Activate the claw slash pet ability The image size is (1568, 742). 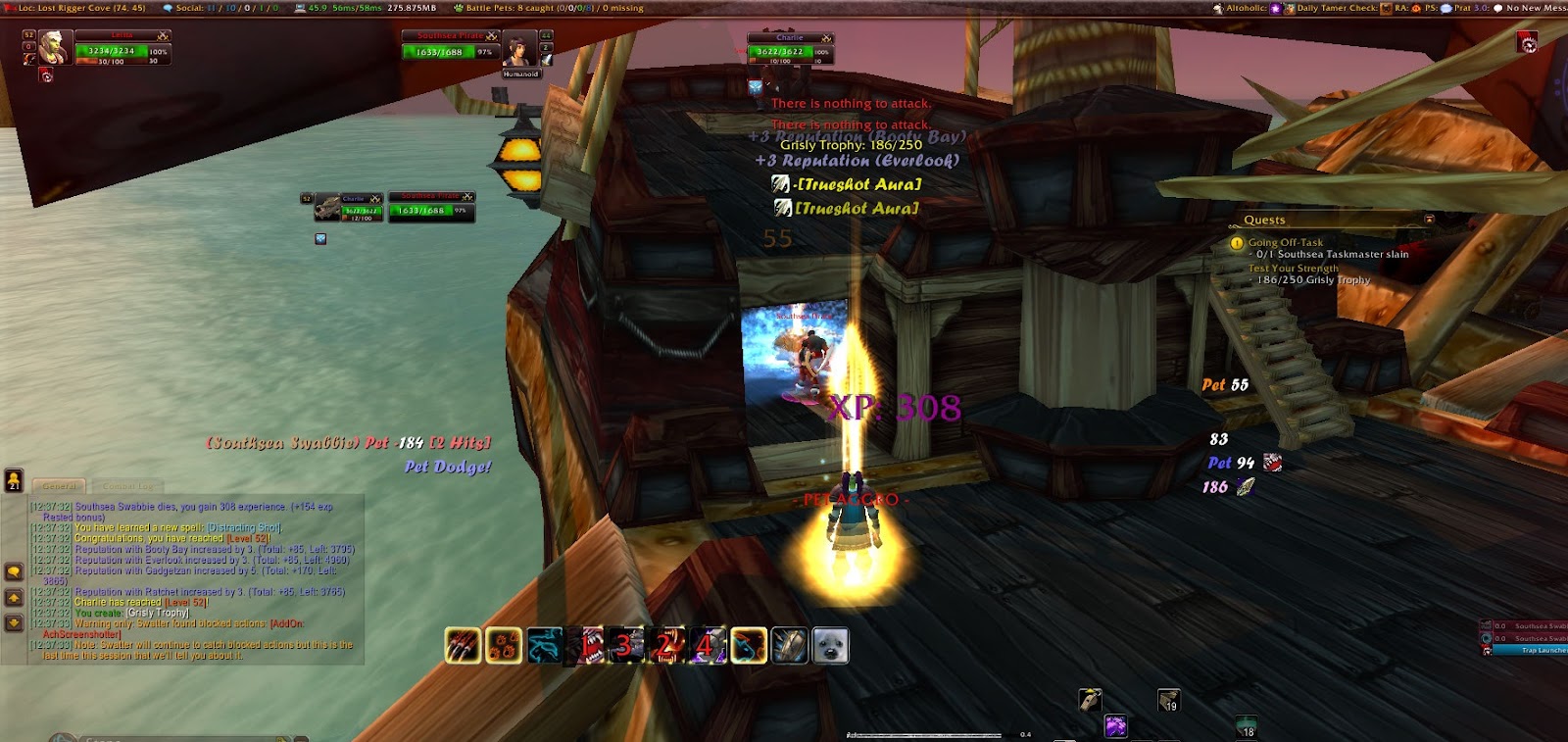(463, 646)
